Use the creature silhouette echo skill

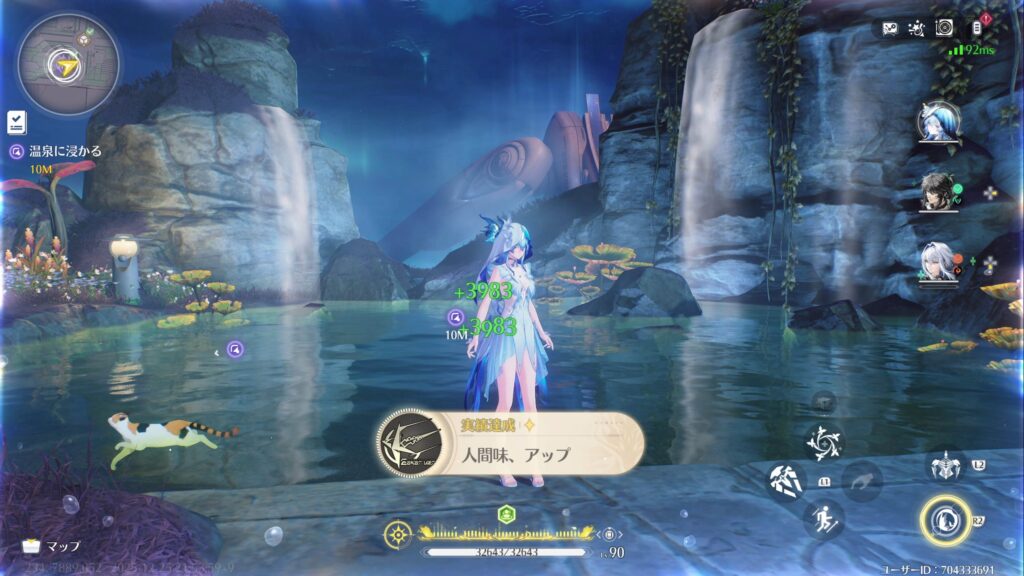click(x=859, y=481)
